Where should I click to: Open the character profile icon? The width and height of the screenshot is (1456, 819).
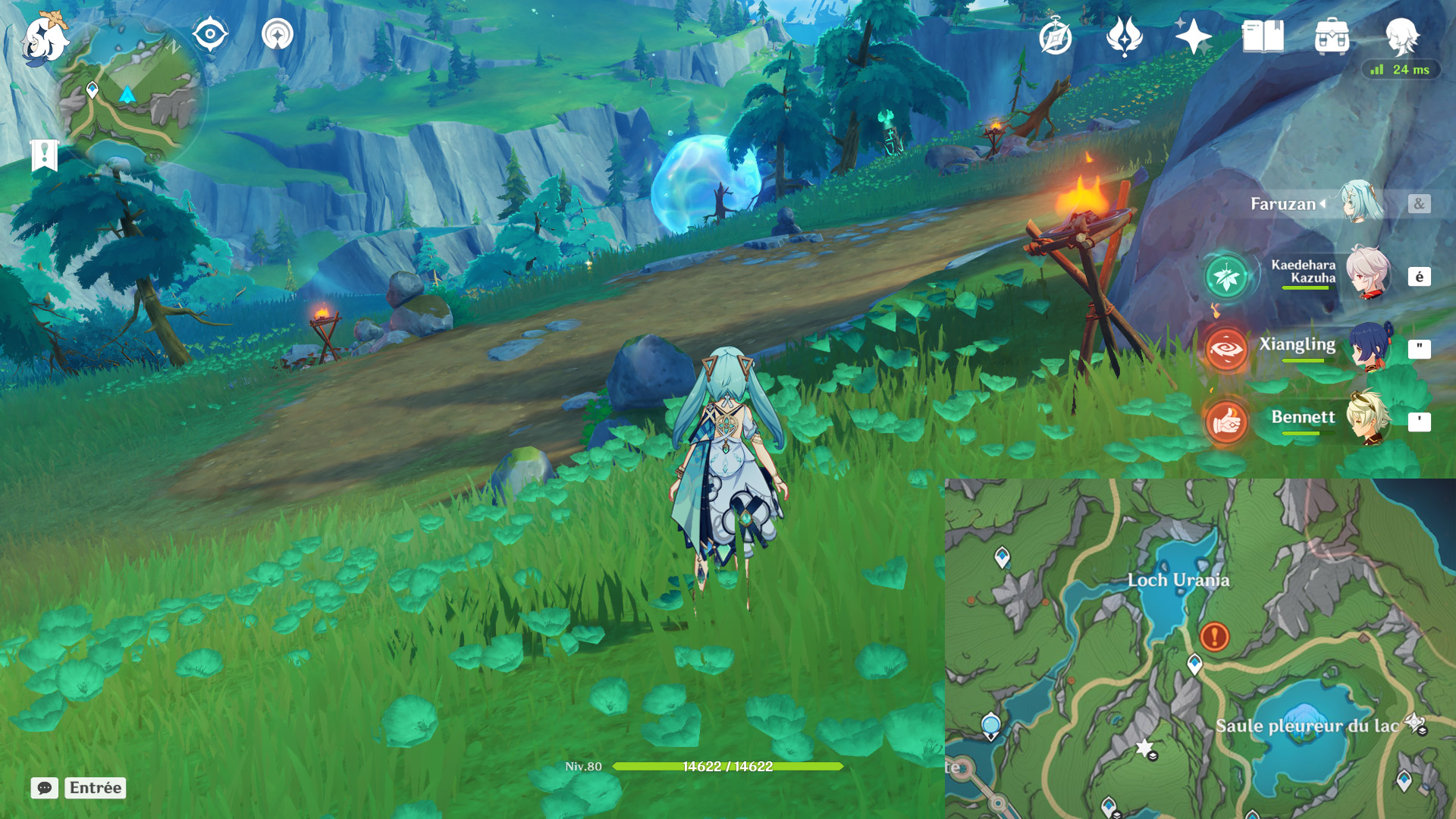[1401, 36]
